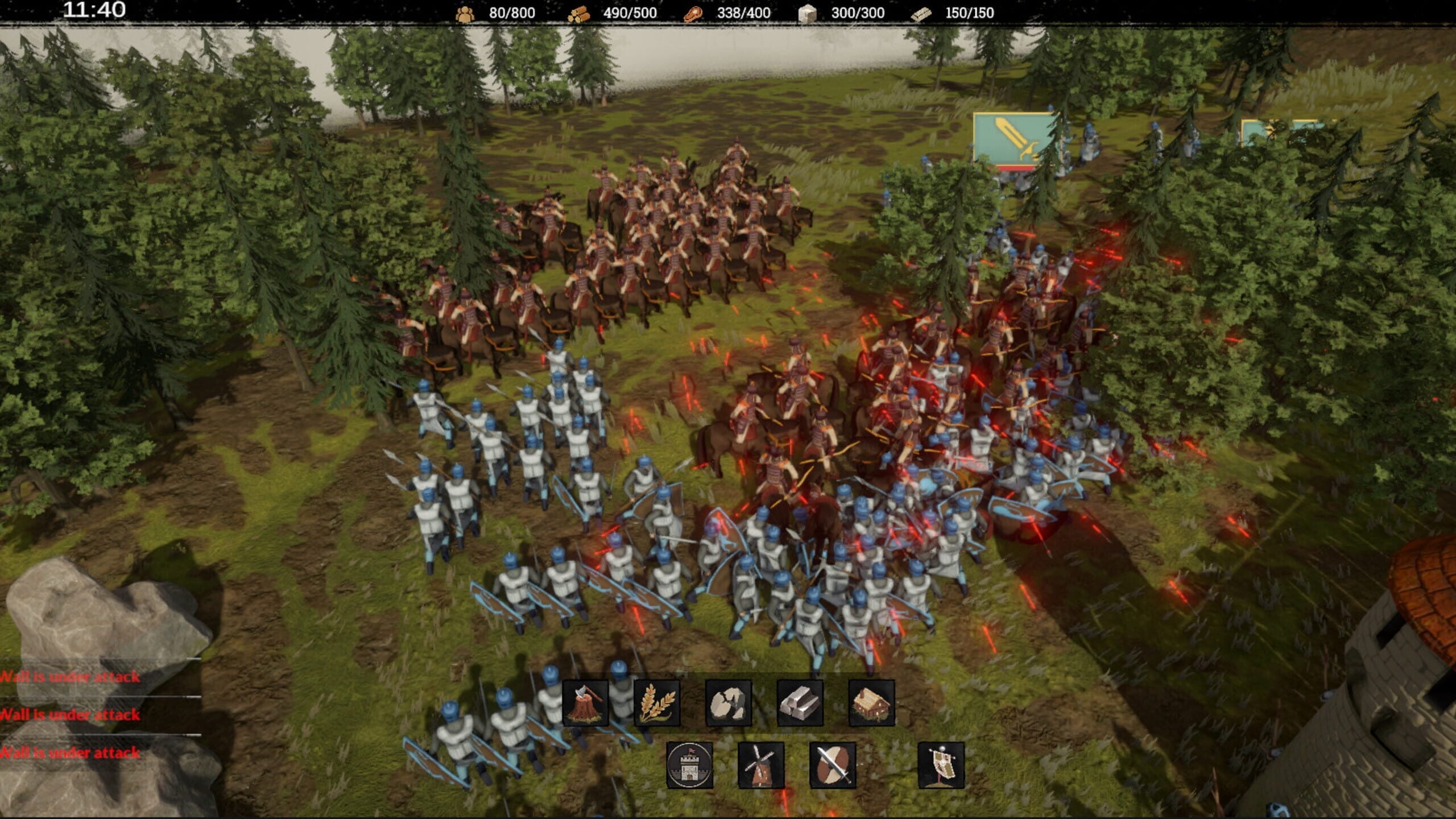1456x819 pixels.
Task: Click the first Wall is under attack alert
Action: pos(68,676)
